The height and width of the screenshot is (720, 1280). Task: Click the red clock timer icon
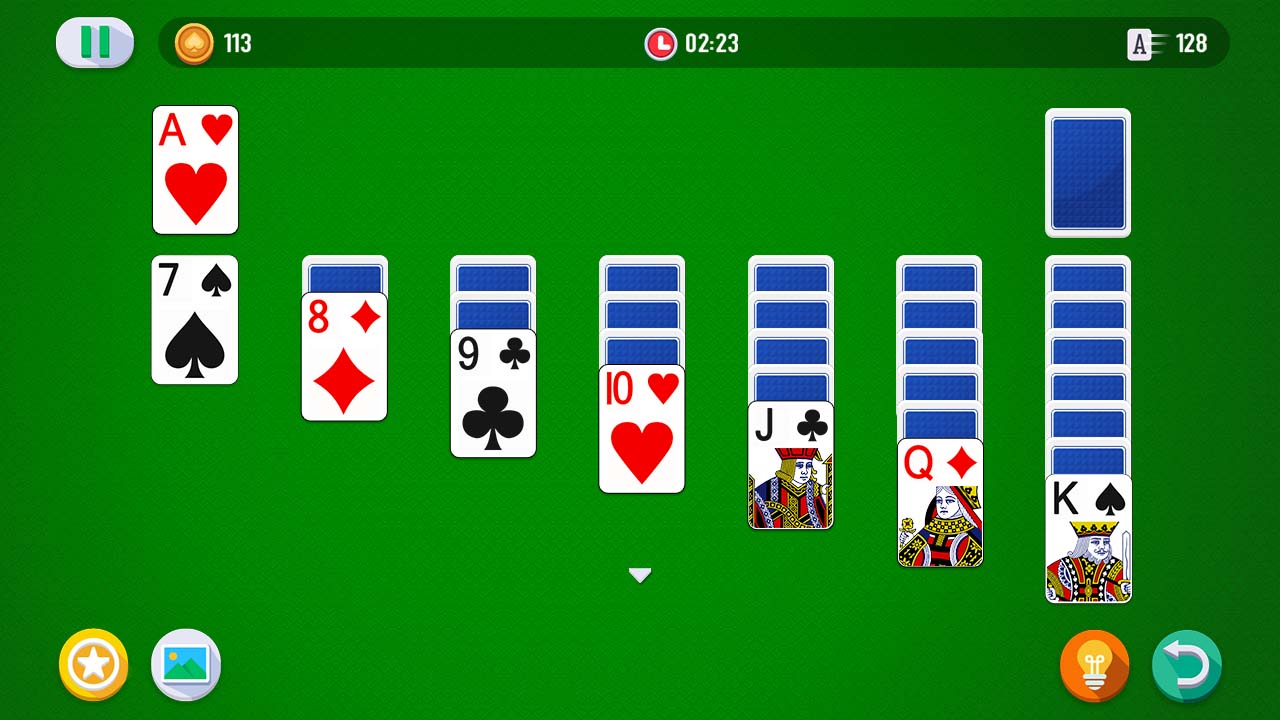661,44
